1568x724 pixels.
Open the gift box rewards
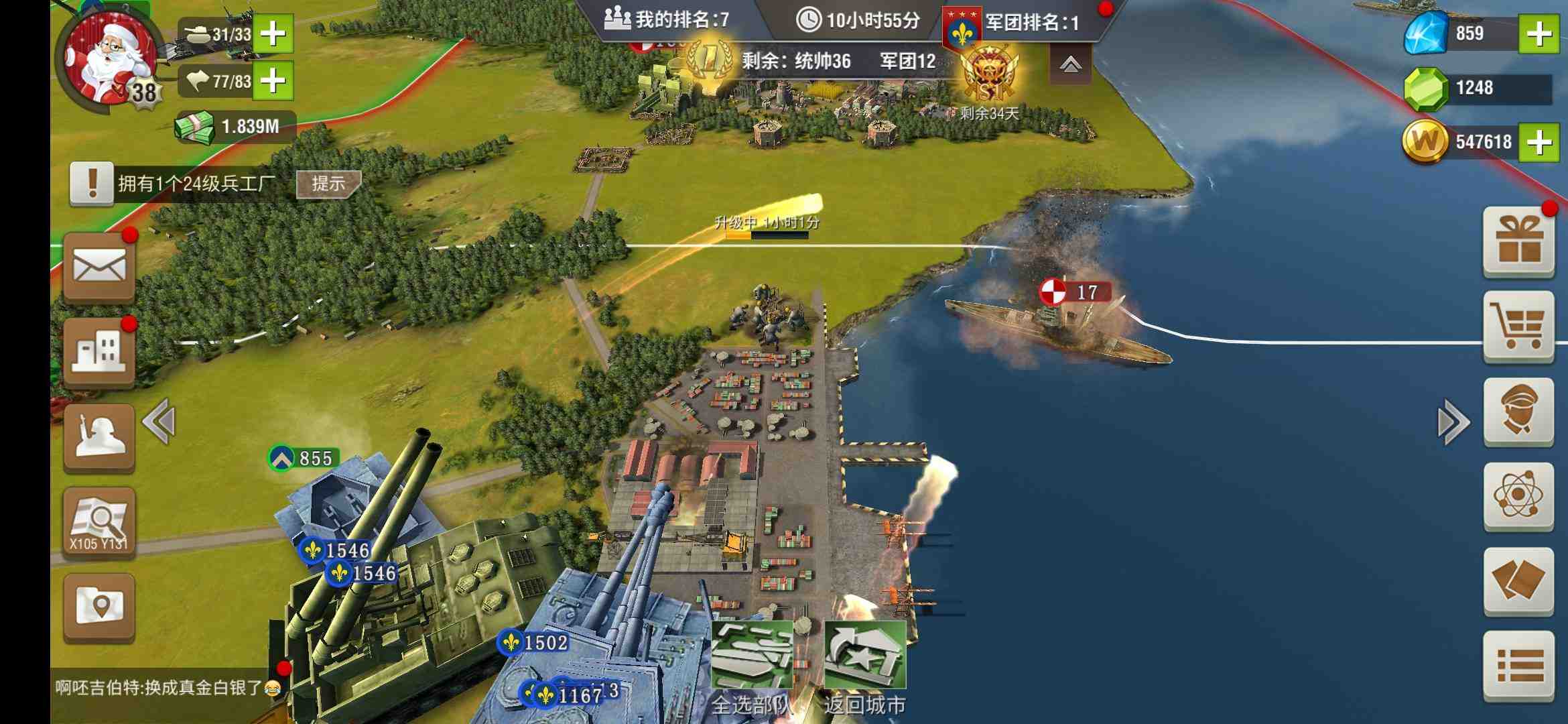point(1518,243)
